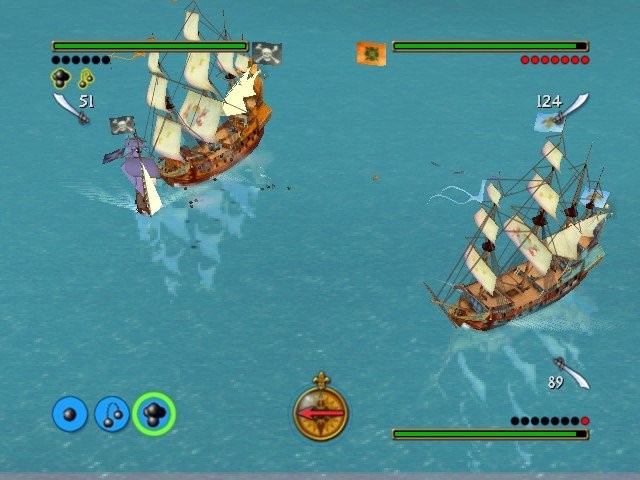Screen dimensions: 640x480
Task: Click the orange enemy nation flag icon
Action: click(372, 53)
